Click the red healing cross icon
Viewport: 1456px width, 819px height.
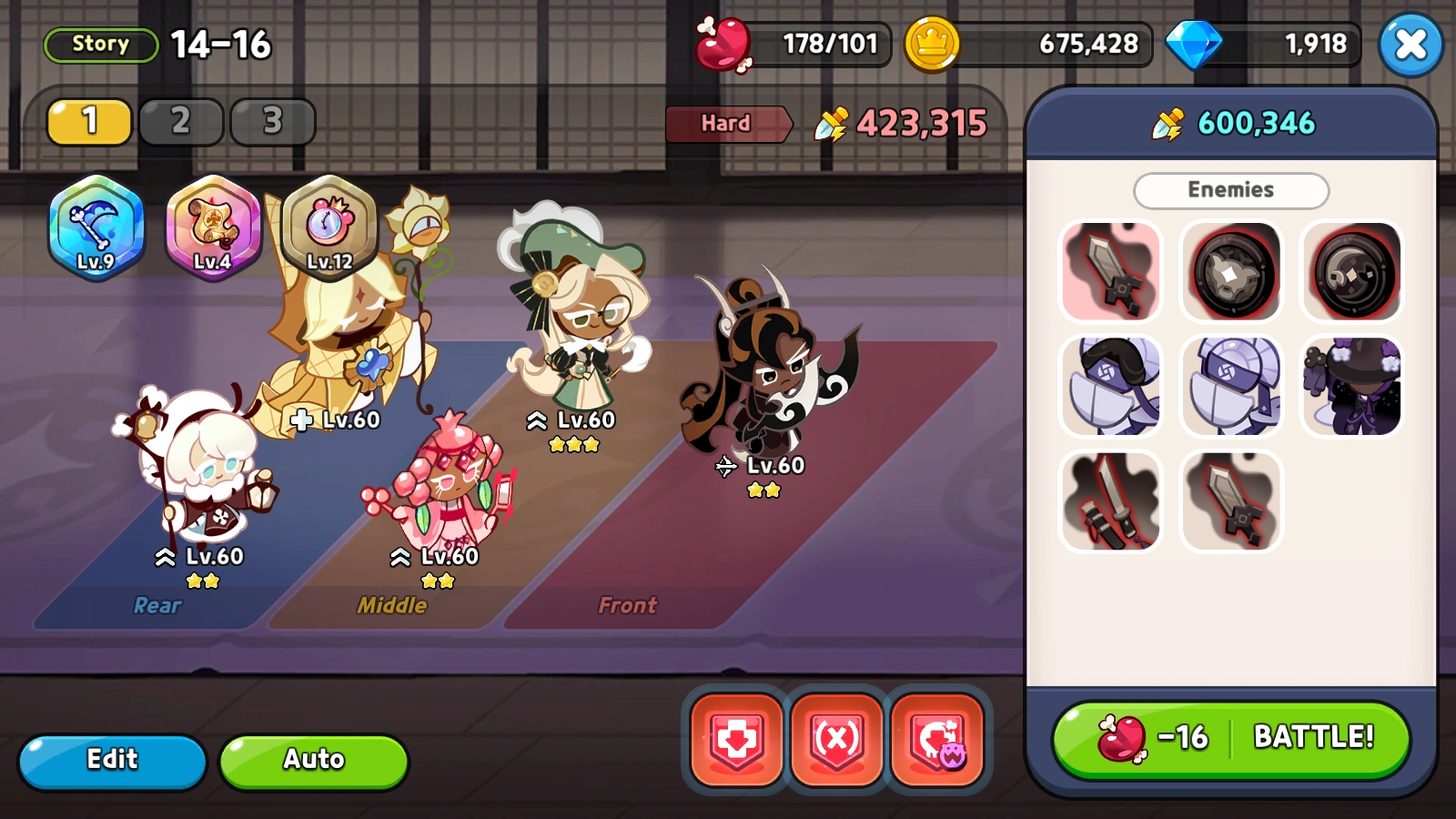(x=734, y=739)
